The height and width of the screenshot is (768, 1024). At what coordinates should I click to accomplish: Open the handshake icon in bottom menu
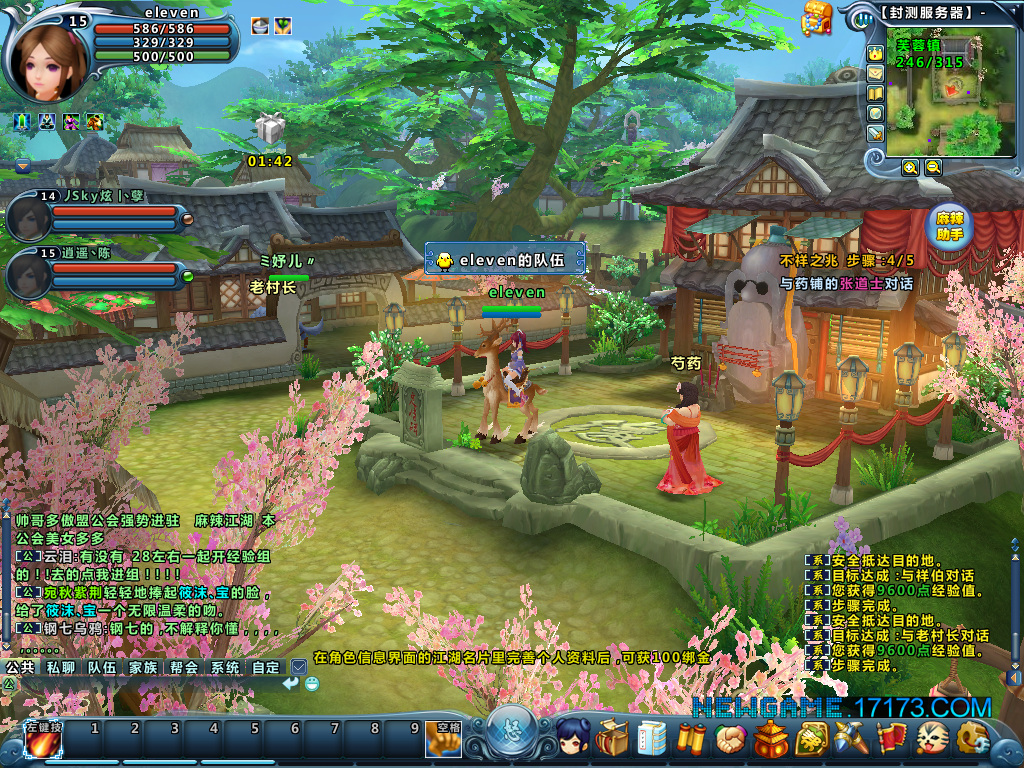731,739
